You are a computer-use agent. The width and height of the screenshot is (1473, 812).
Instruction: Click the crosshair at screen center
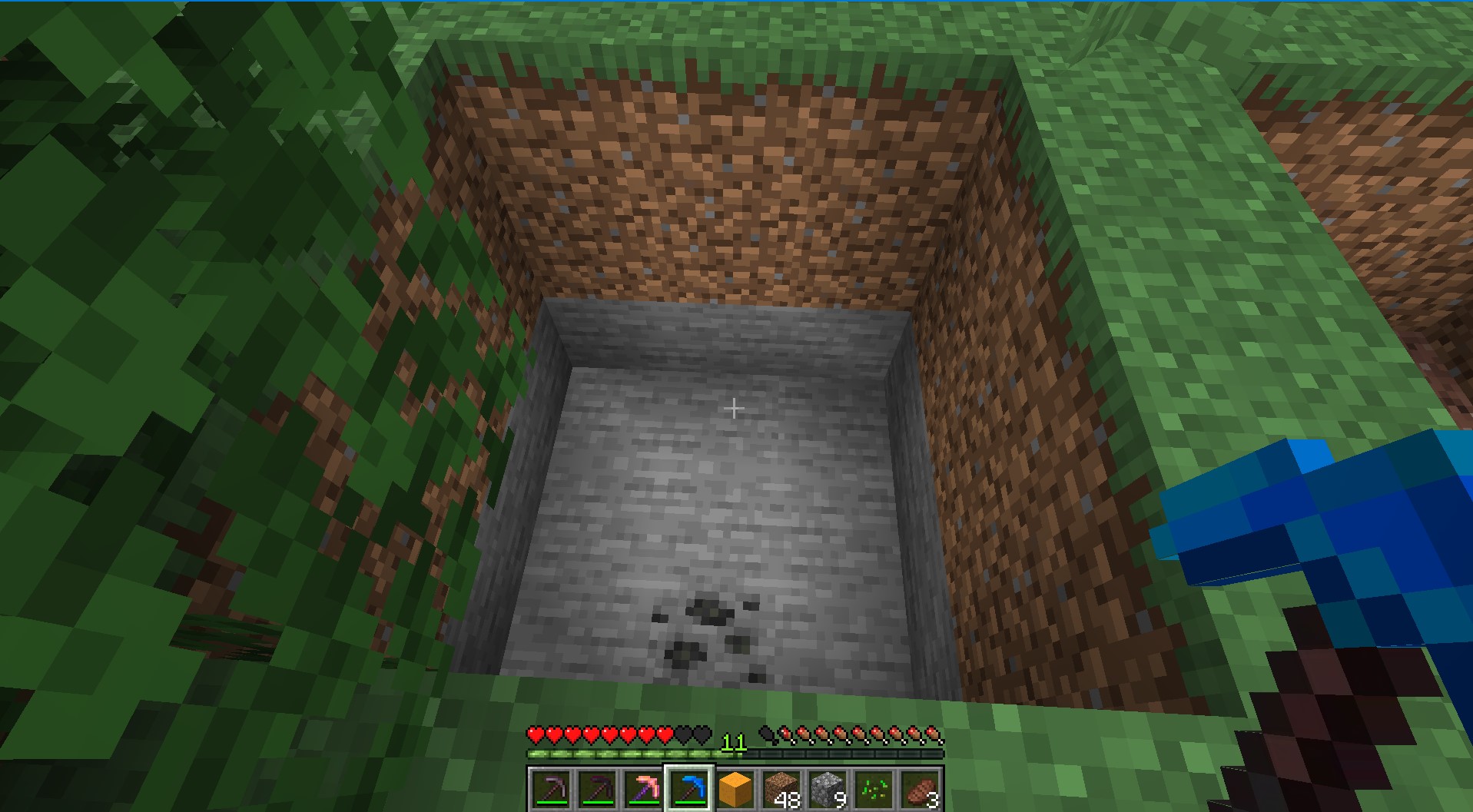click(735, 408)
